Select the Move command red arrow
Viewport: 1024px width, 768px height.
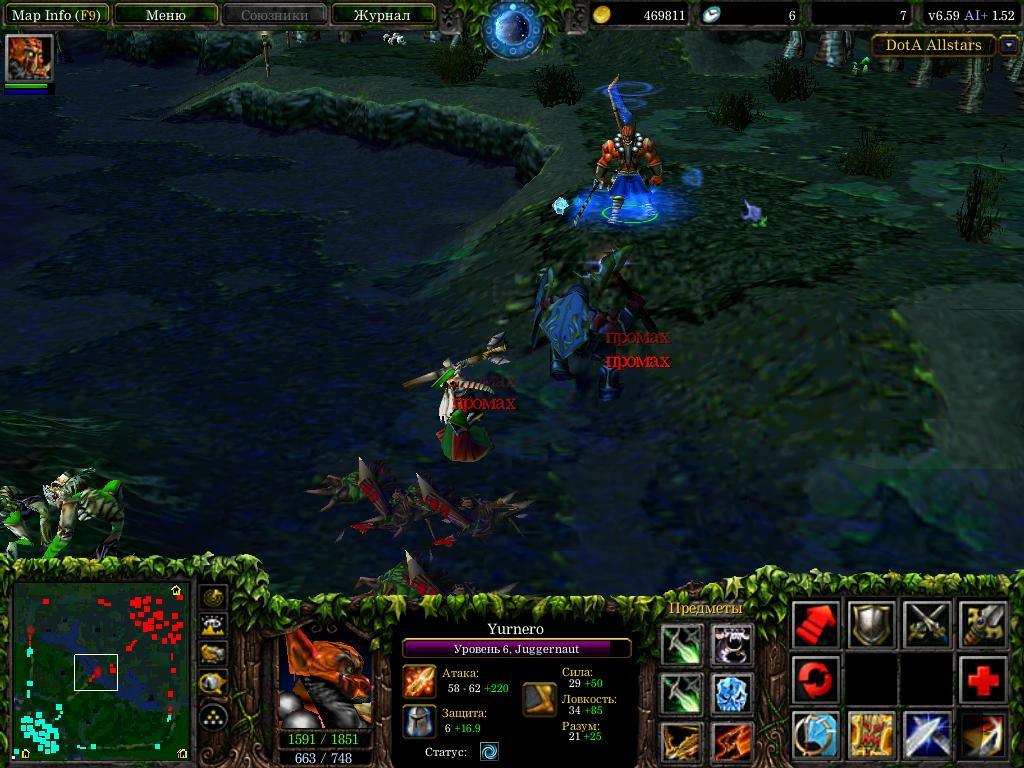click(816, 625)
